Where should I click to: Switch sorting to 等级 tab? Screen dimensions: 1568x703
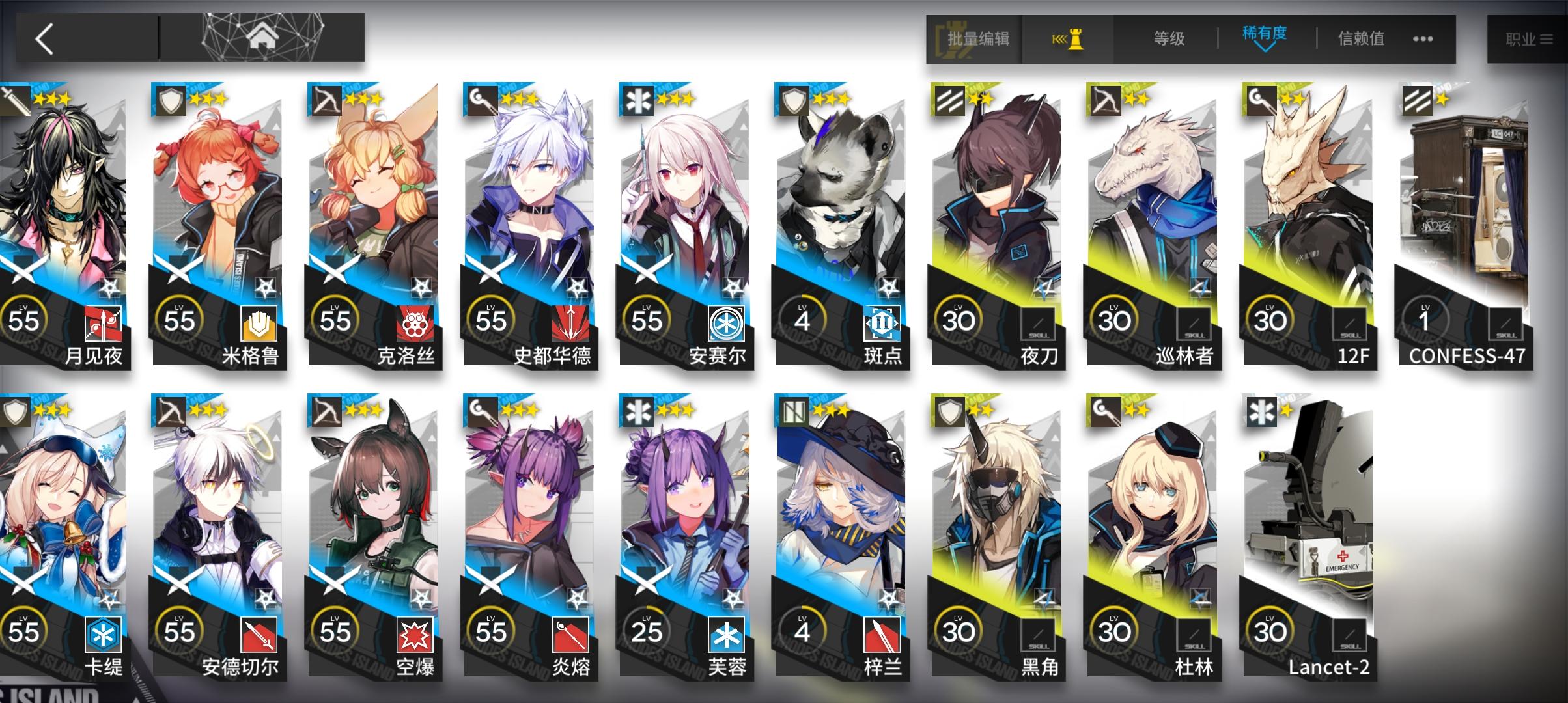click(1169, 37)
